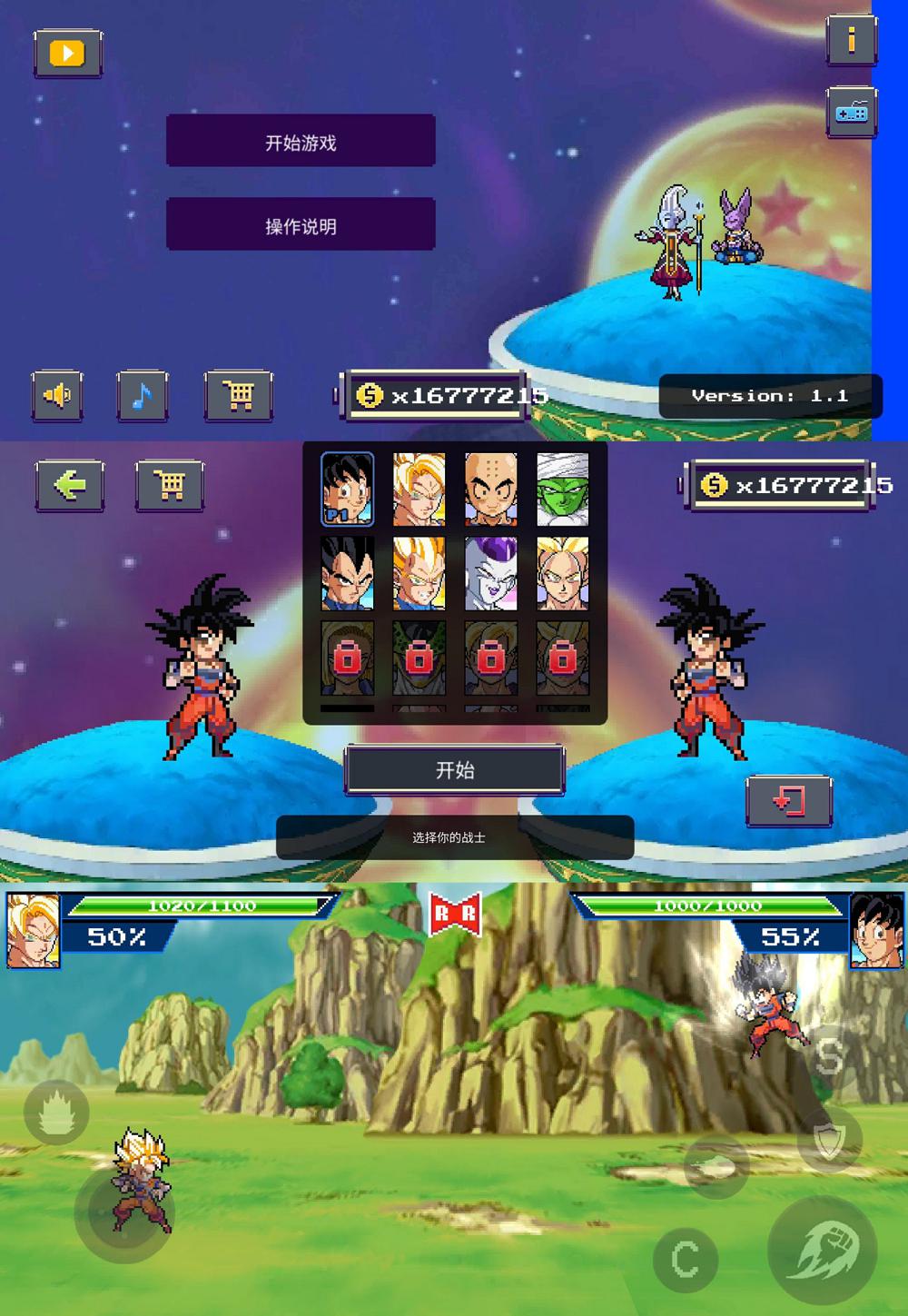This screenshot has width=908, height=1316.
Task: Open the info "i" button
Action: coord(851,40)
